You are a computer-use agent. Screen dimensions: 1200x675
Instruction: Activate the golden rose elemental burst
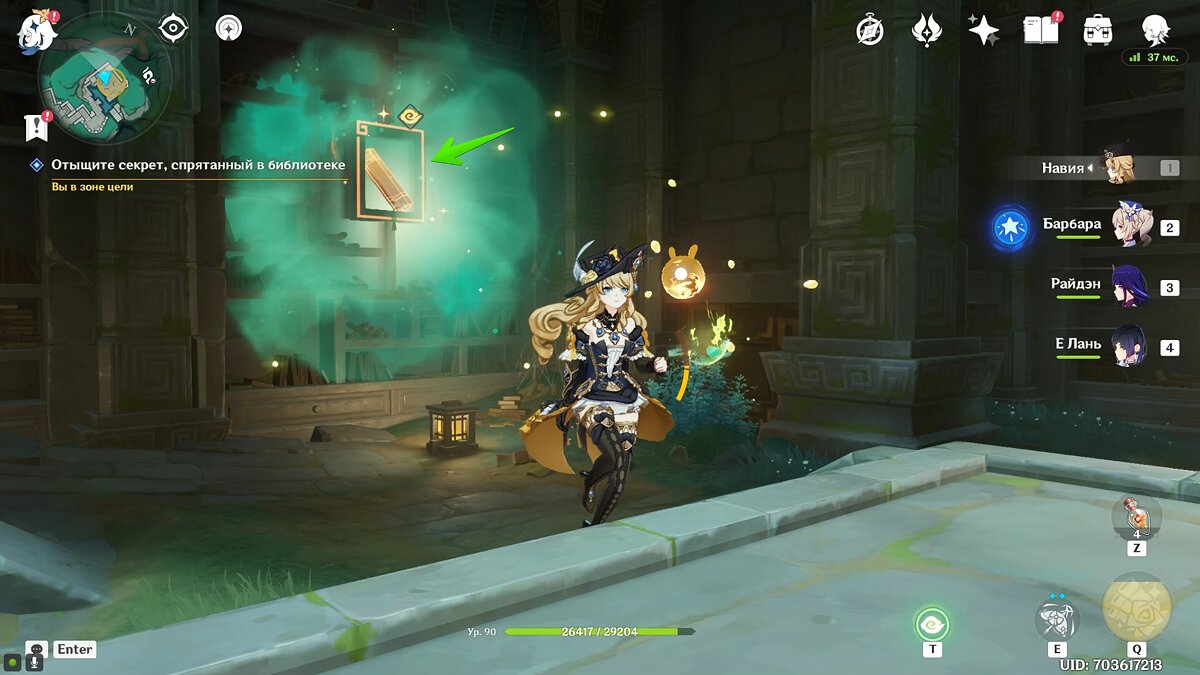tap(1136, 607)
